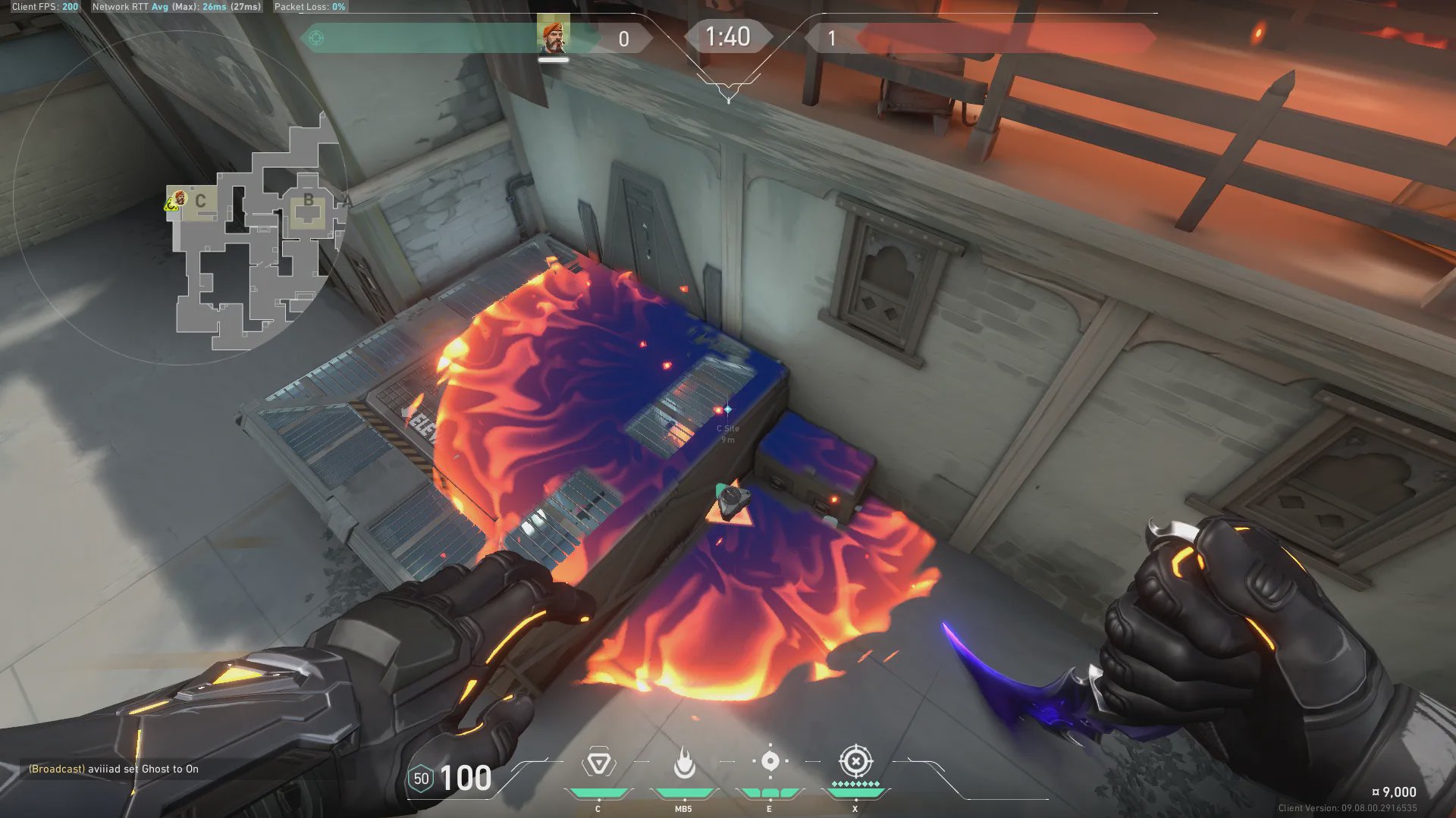Choose the Sky Smoke ability icon
The image size is (1456, 818).
(770, 761)
